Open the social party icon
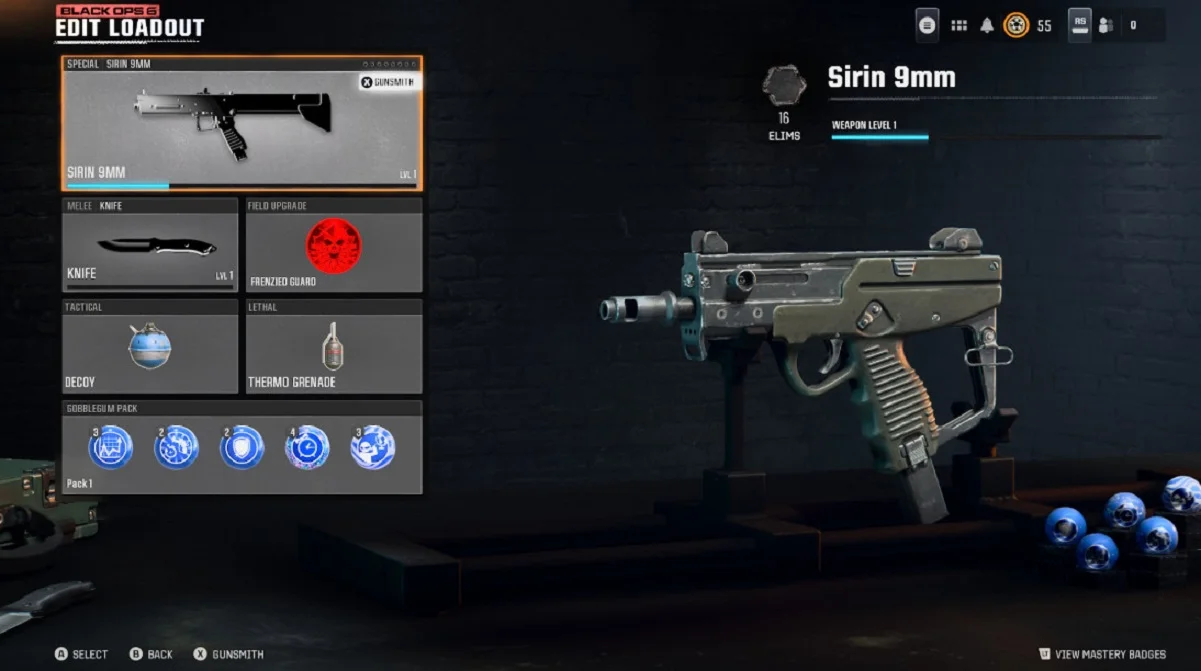Viewport: 1201px width, 671px height. click(x=1106, y=26)
